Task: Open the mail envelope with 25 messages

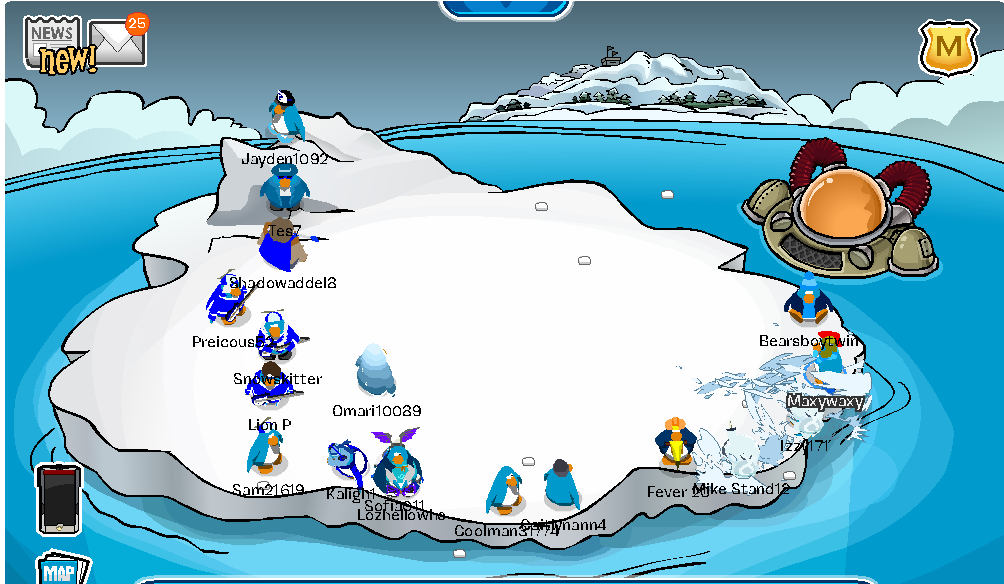Action: click(118, 42)
